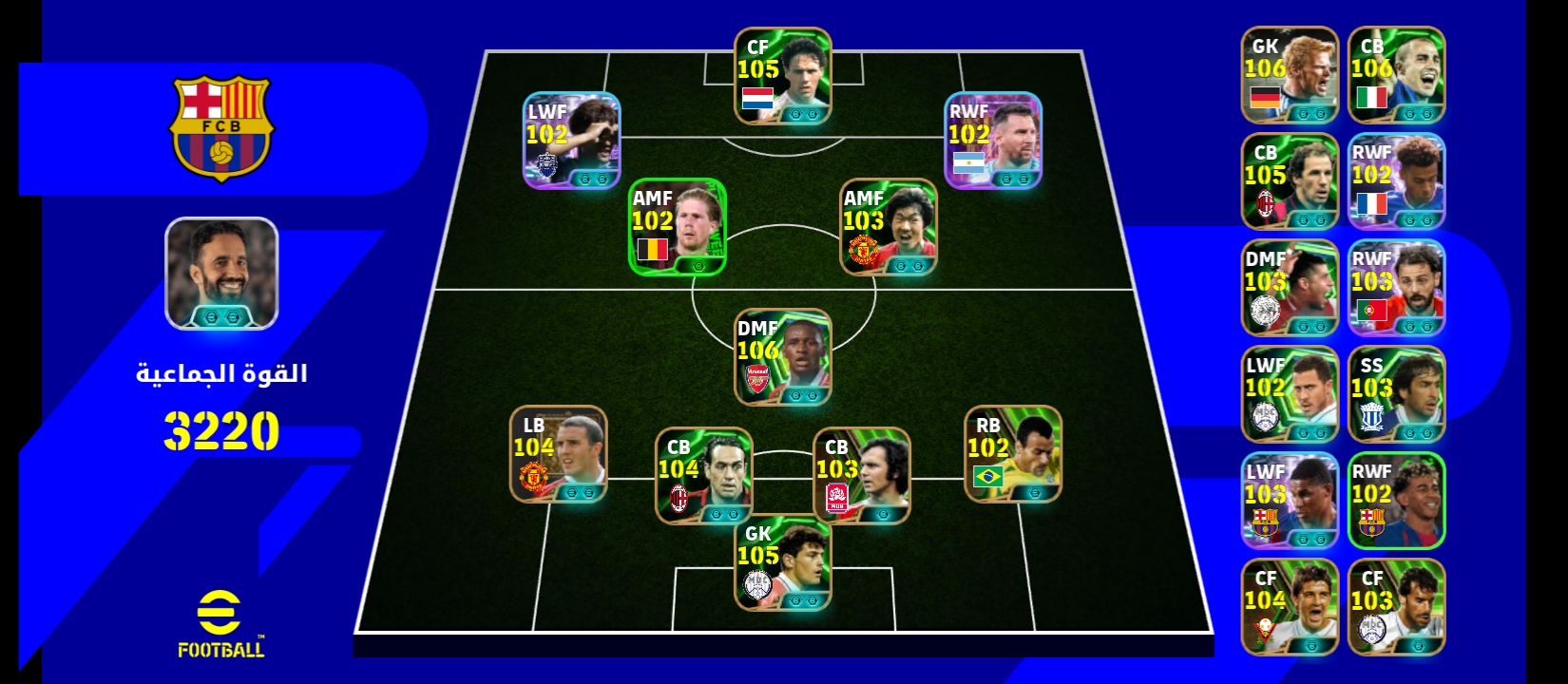1568x684 pixels.
Task: Select the AMF 102 Belgium midfielder card
Action: point(678,227)
